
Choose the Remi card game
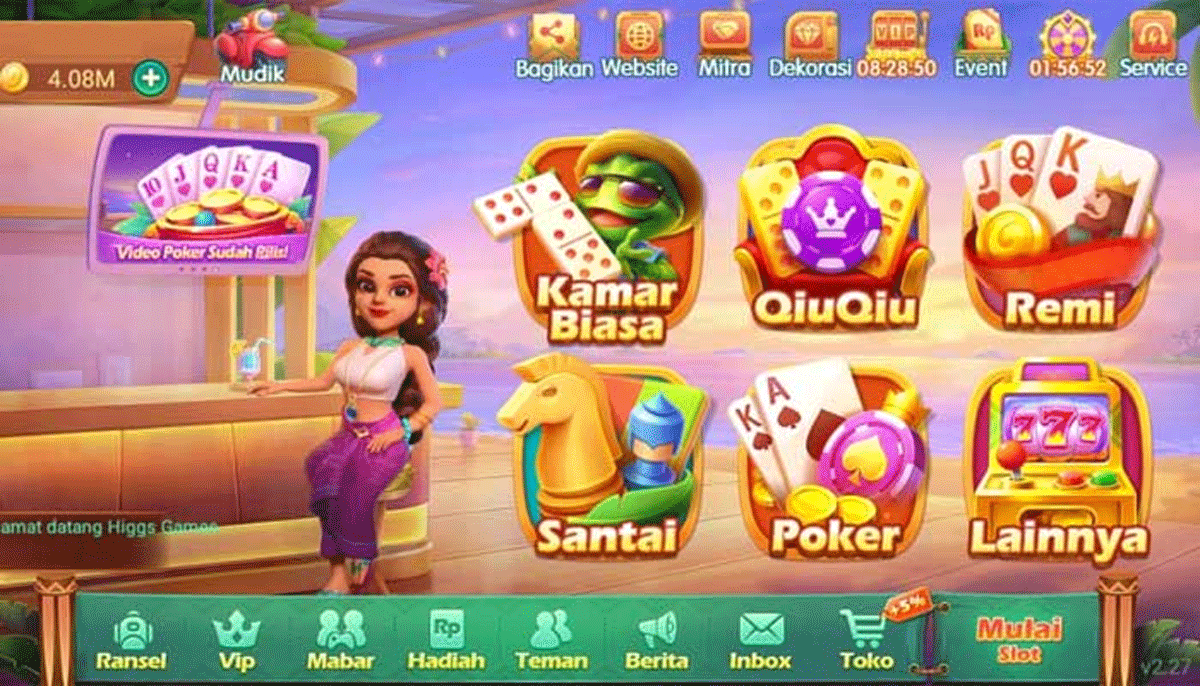coord(1055,235)
